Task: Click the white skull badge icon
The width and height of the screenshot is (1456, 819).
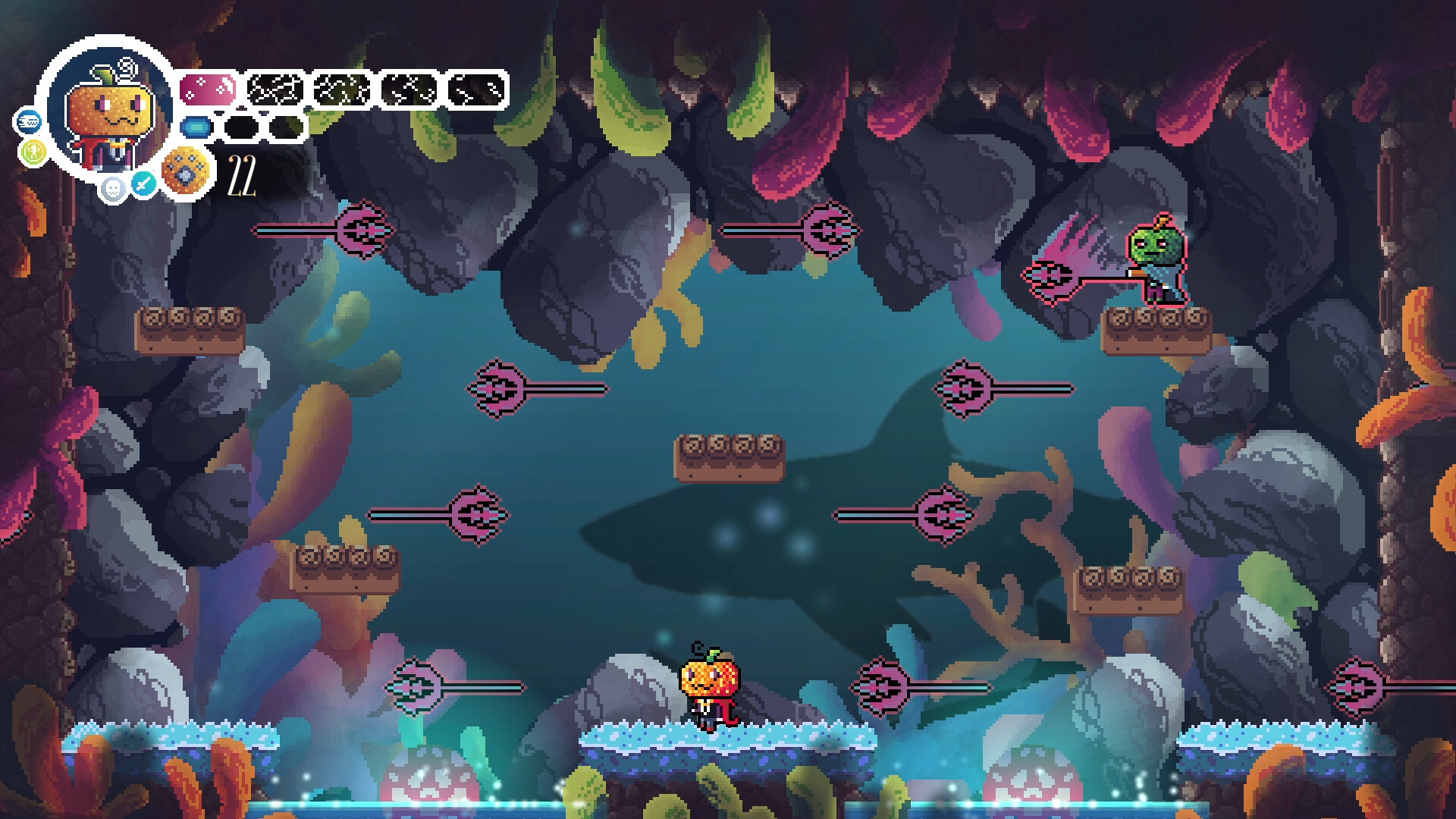Action: click(114, 190)
